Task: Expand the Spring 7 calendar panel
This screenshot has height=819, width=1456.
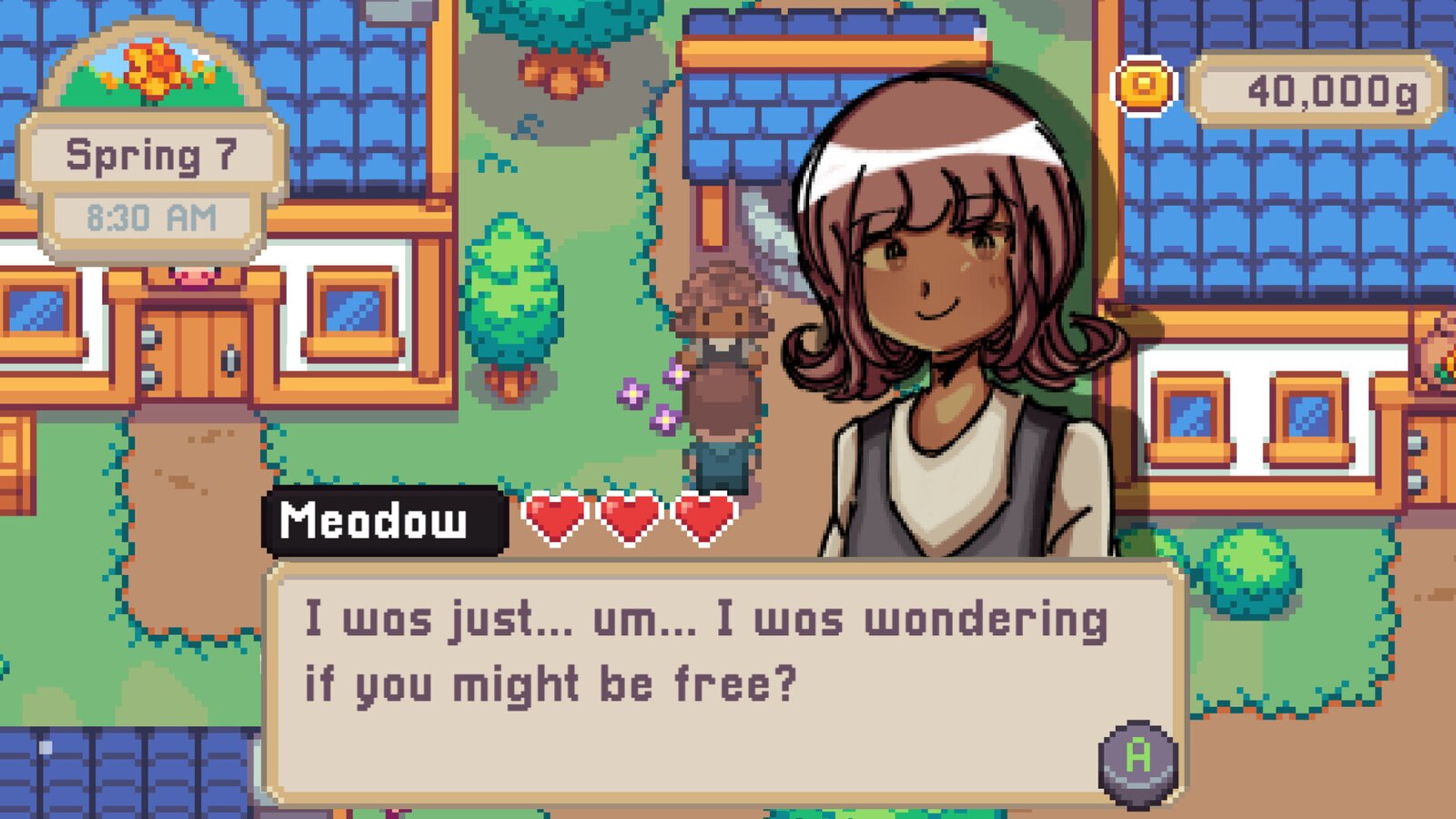Action: click(152, 155)
